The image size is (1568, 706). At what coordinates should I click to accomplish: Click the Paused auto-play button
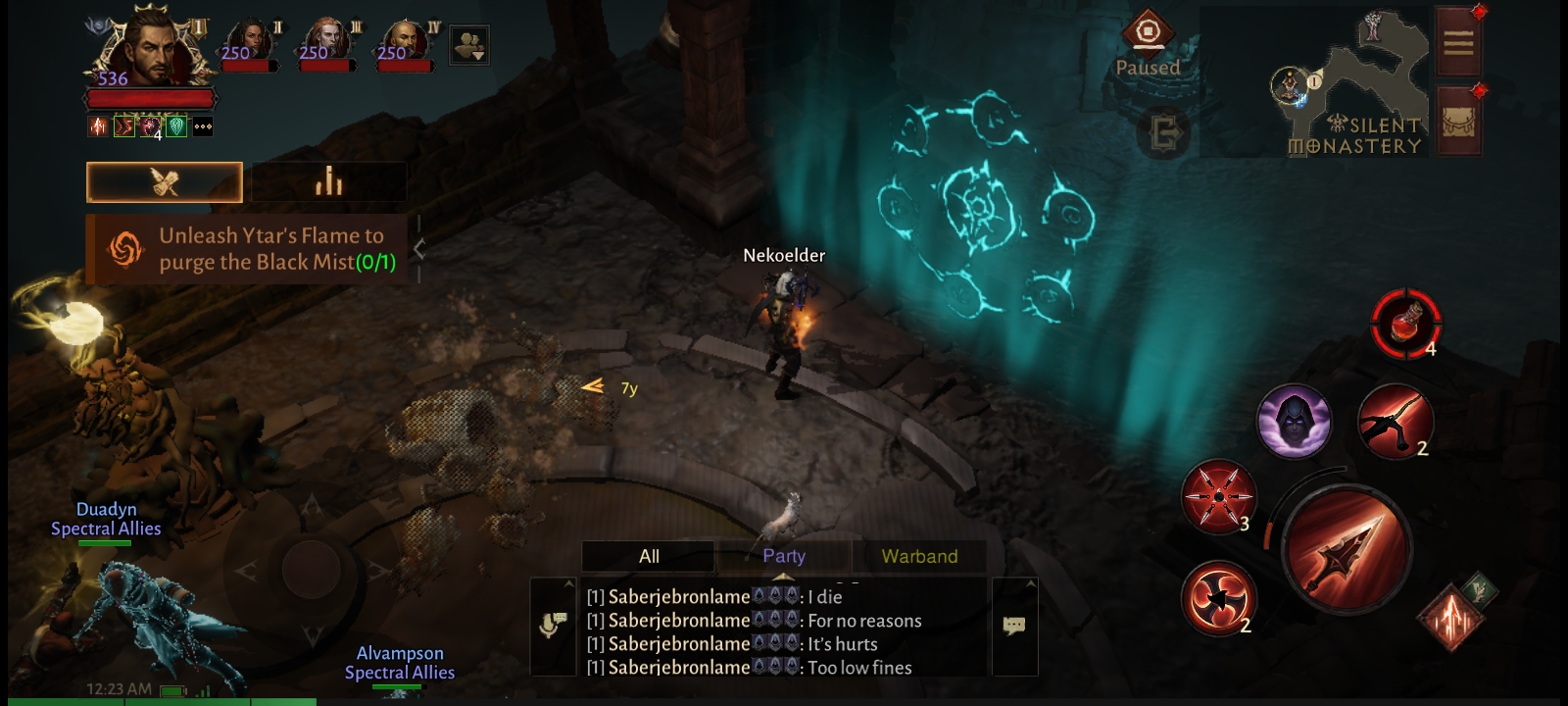pos(1148,44)
